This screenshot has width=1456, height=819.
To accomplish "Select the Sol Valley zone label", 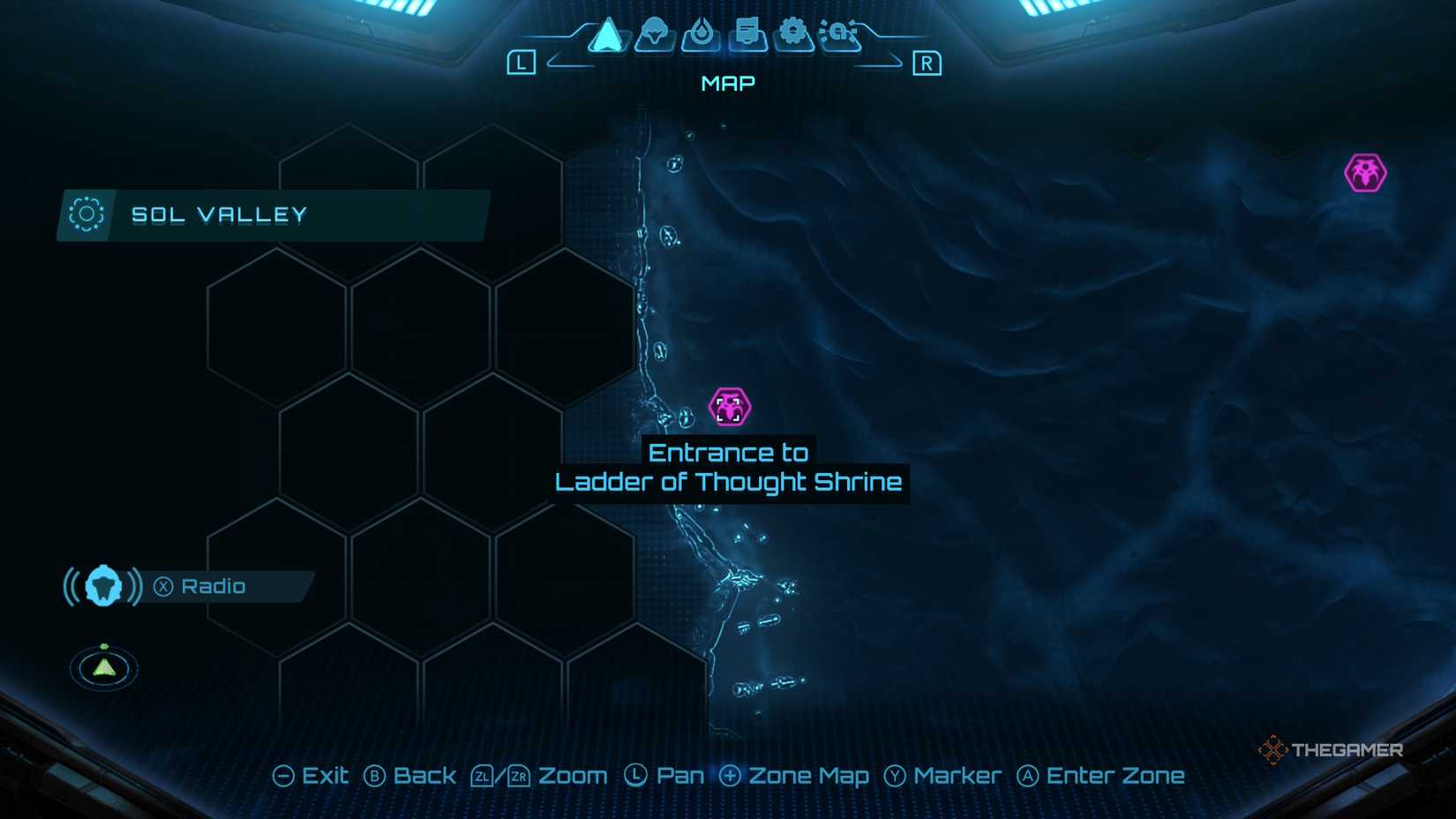I will 220,214.
